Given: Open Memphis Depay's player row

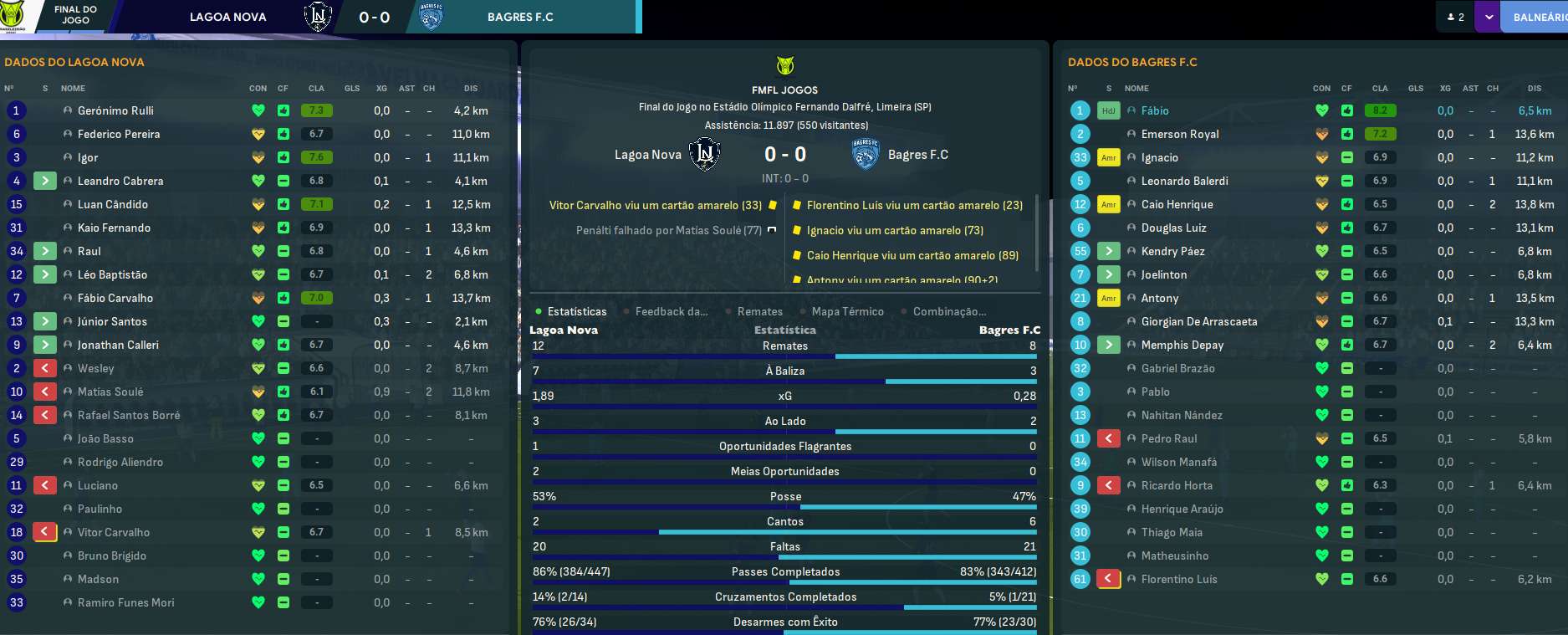Looking at the screenshot, I should coord(1182,345).
